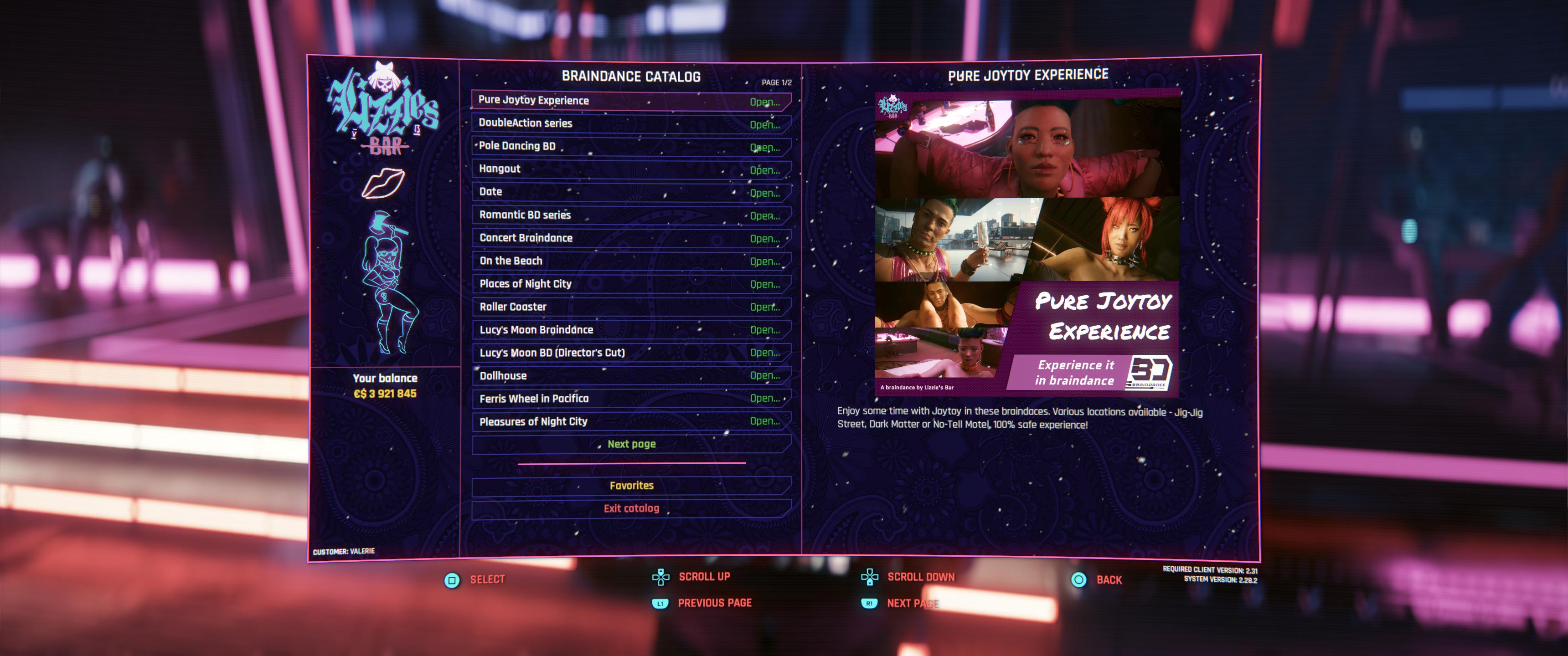
Task: Open the Pole Dancing BD entry
Action: click(x=630, y=147)
